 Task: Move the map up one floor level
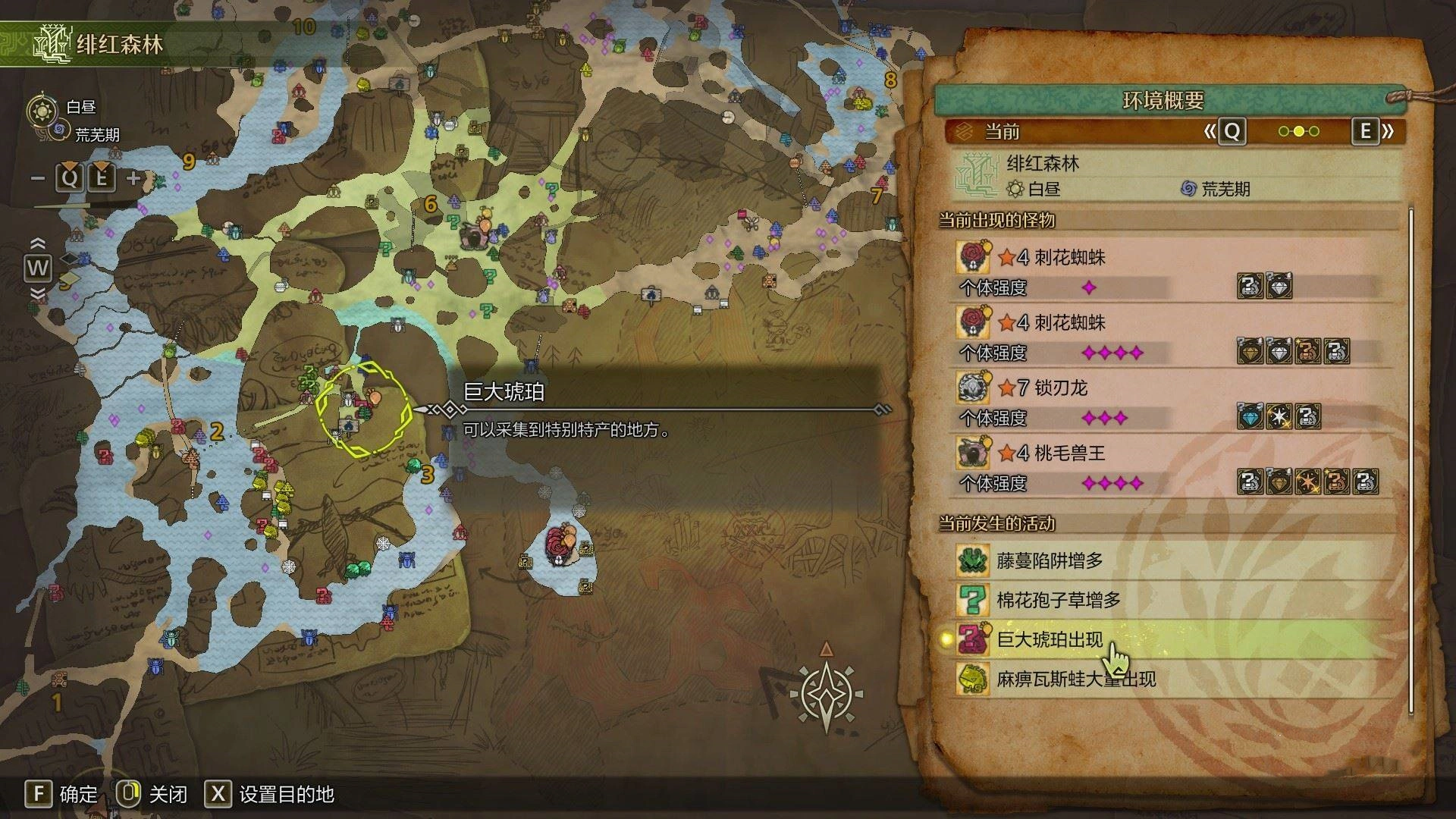click(37, 243)
